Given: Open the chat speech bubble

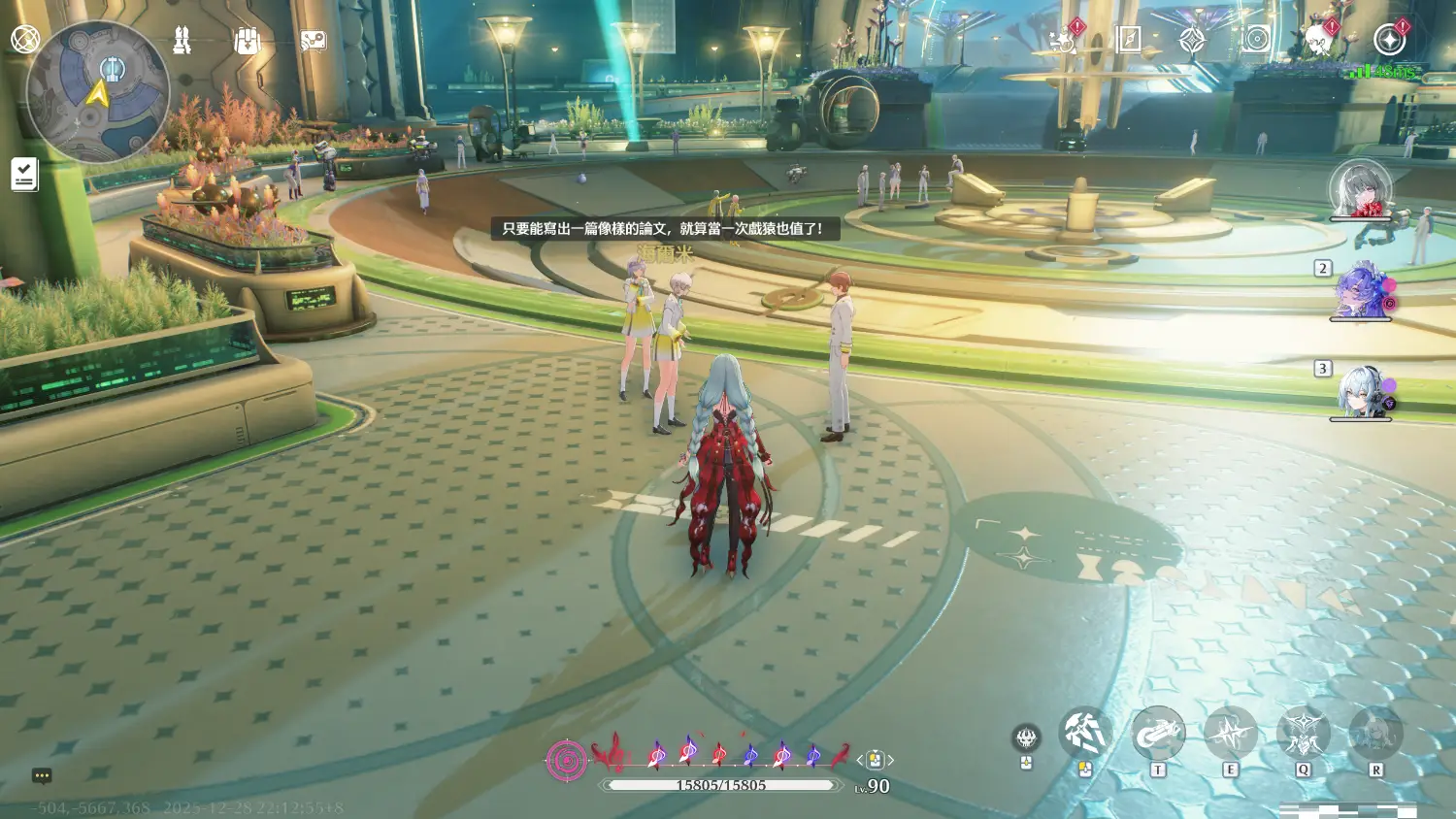Looking at the screenshot, I should pyautogui.click(x=42, y=775).
